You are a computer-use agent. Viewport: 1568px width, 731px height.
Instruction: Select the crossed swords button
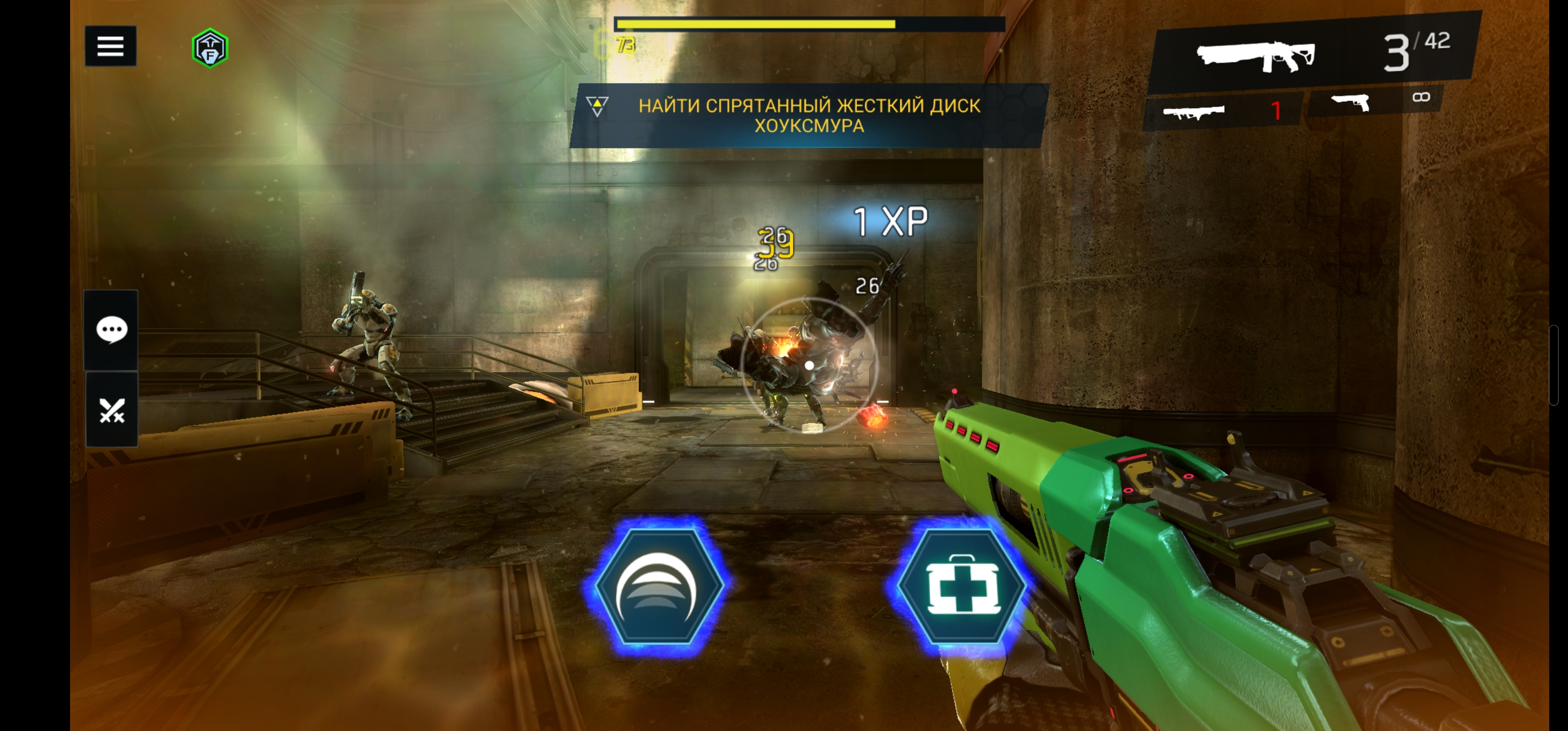pos(111,410)
